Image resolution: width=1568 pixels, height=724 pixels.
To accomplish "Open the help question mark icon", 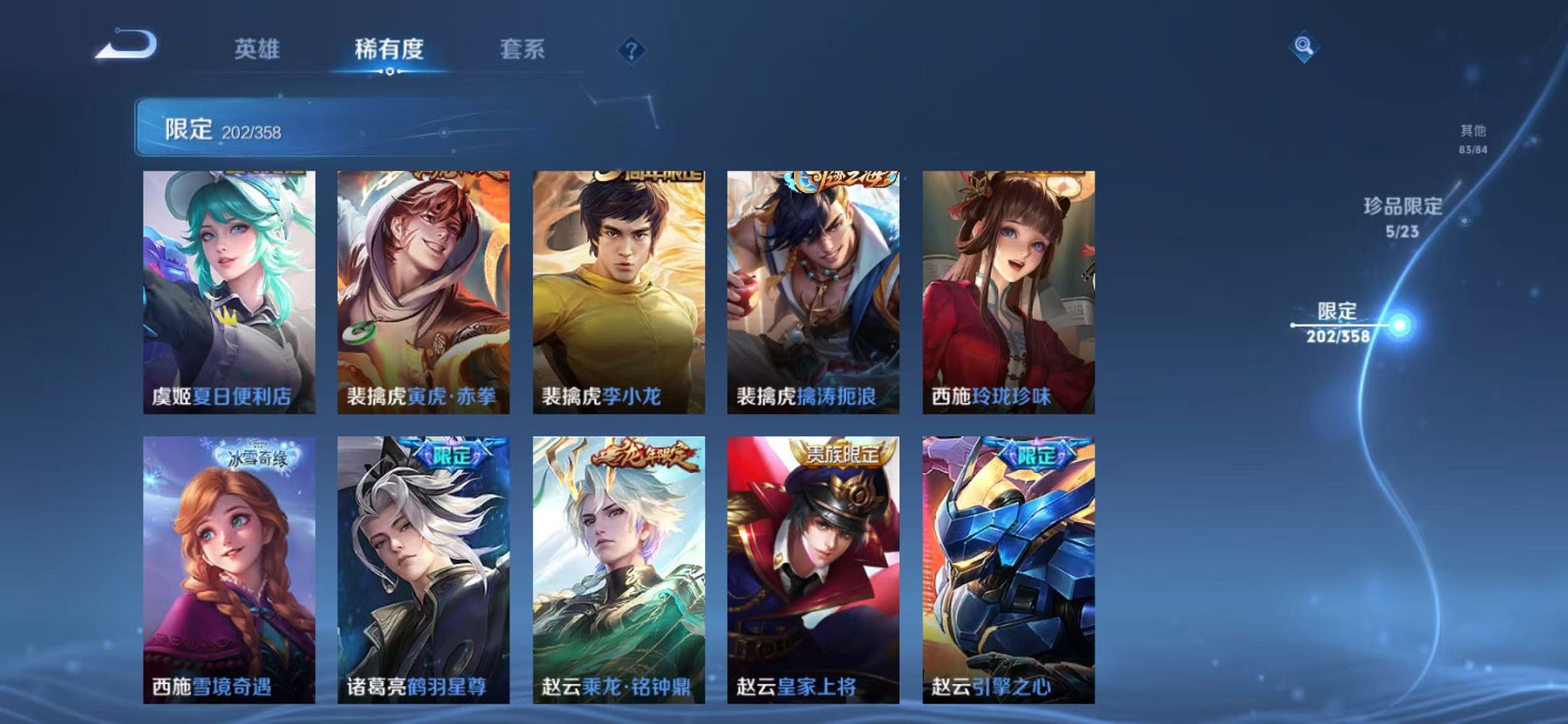I will pos(633,49).
